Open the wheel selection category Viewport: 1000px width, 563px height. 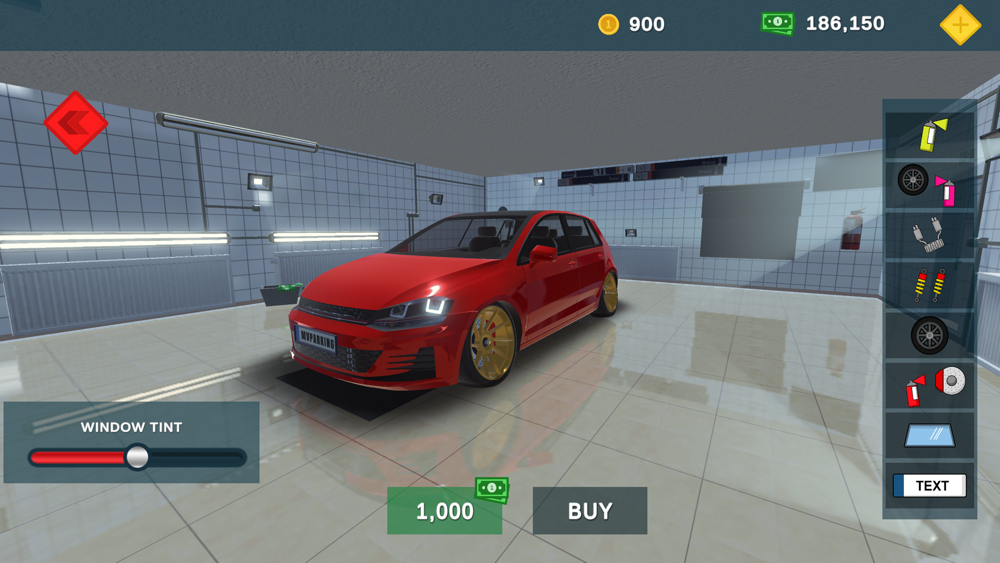click(x=929, y=336)
